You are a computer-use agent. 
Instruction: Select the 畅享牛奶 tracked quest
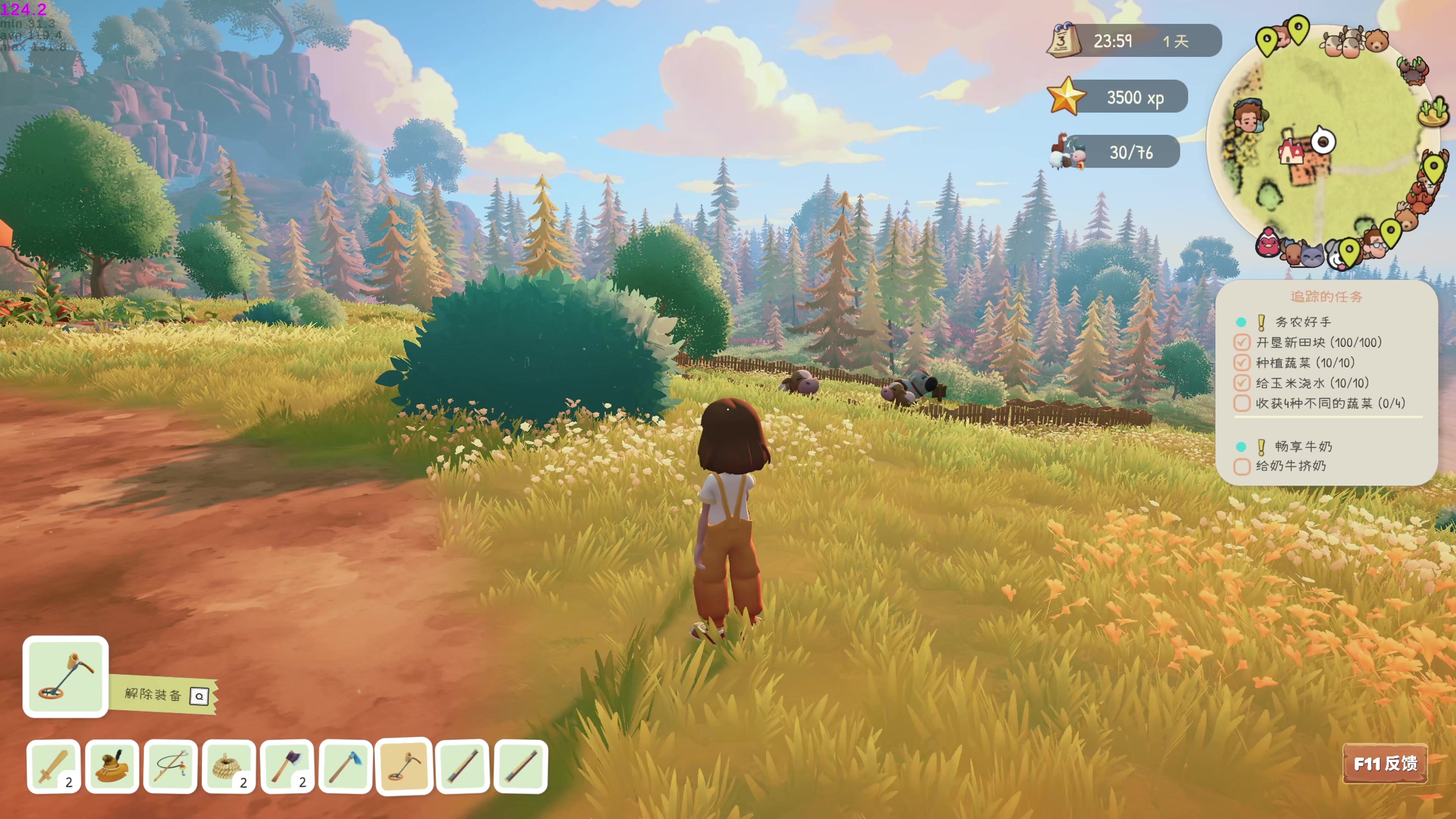tap(1304, 447)
